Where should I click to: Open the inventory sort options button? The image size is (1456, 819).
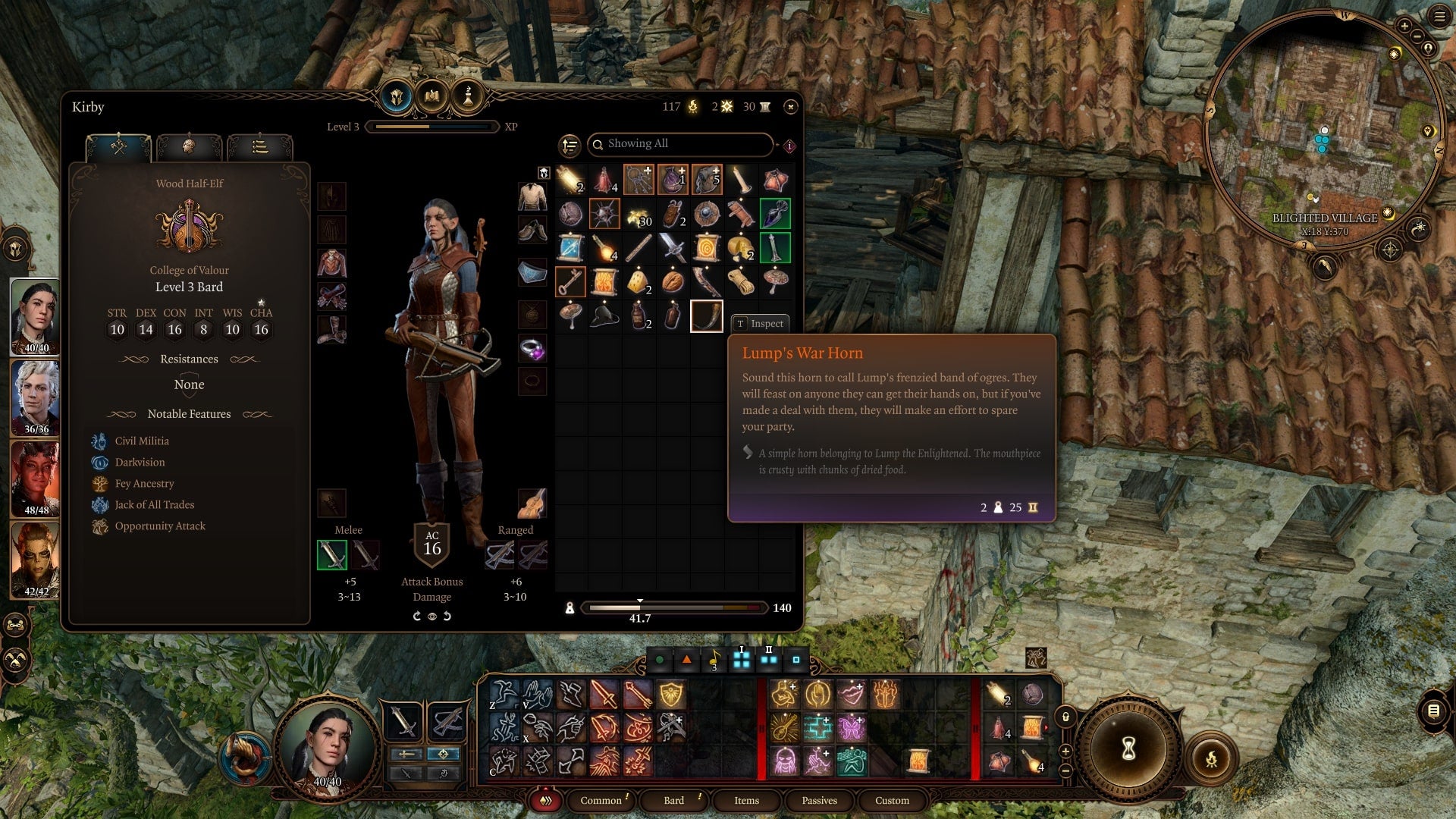570,145
